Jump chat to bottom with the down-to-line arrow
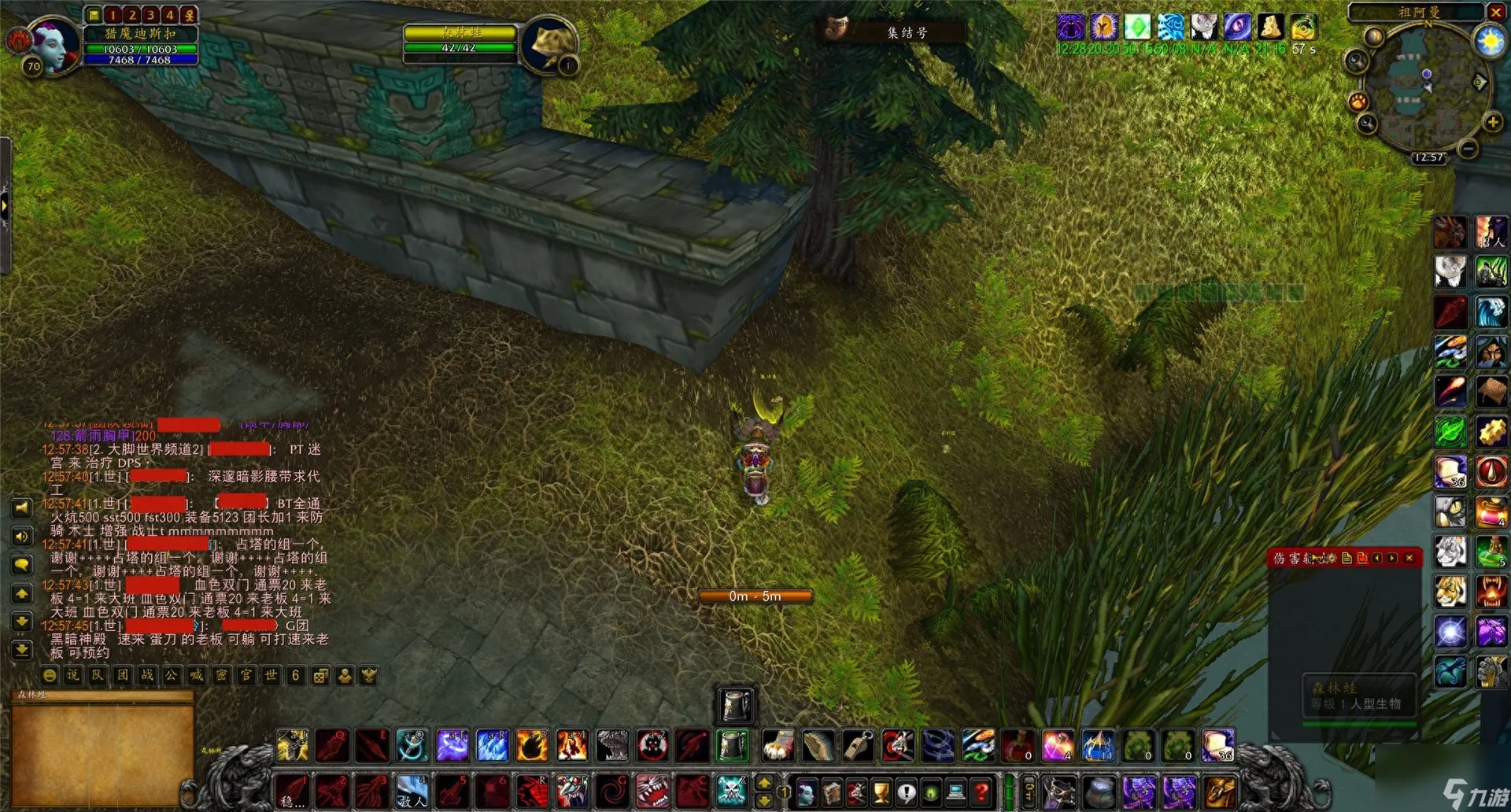1511x812 pixels. click(x=22, y=650)
